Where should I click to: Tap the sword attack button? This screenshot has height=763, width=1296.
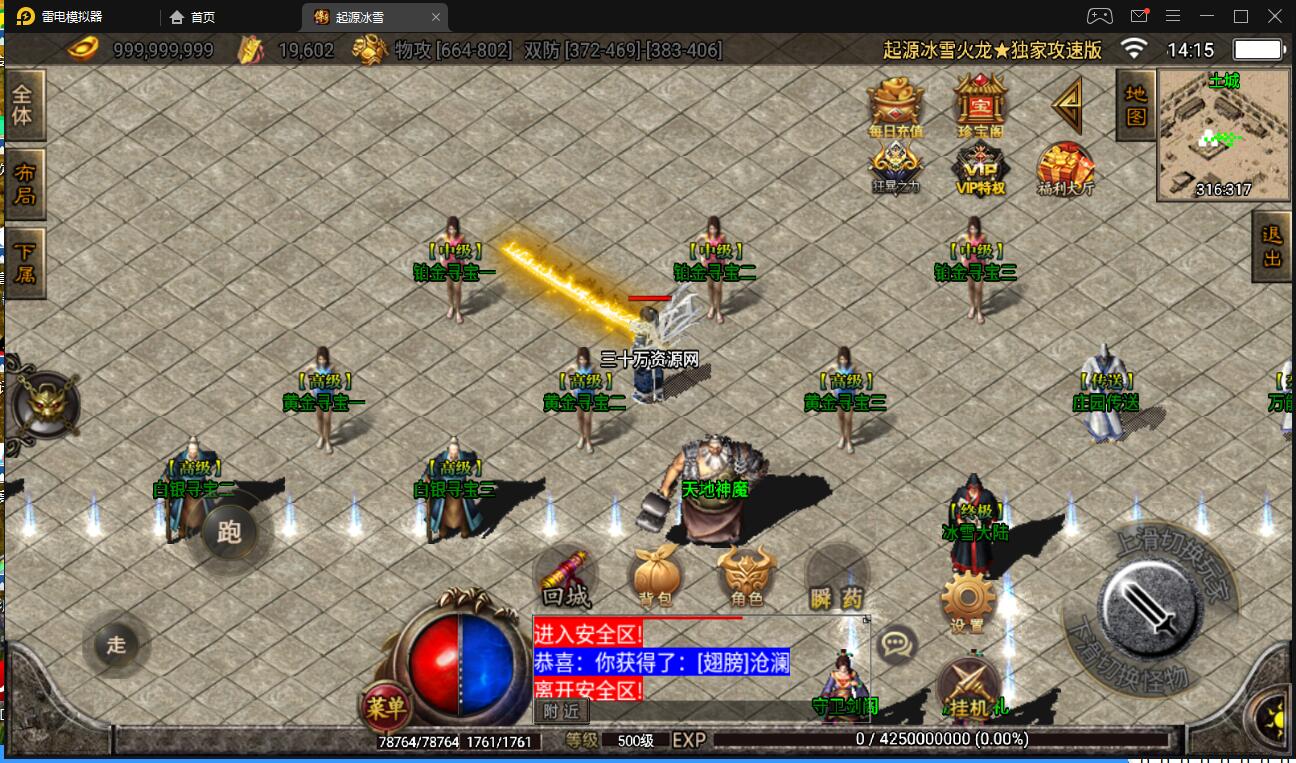point(1149,604)
